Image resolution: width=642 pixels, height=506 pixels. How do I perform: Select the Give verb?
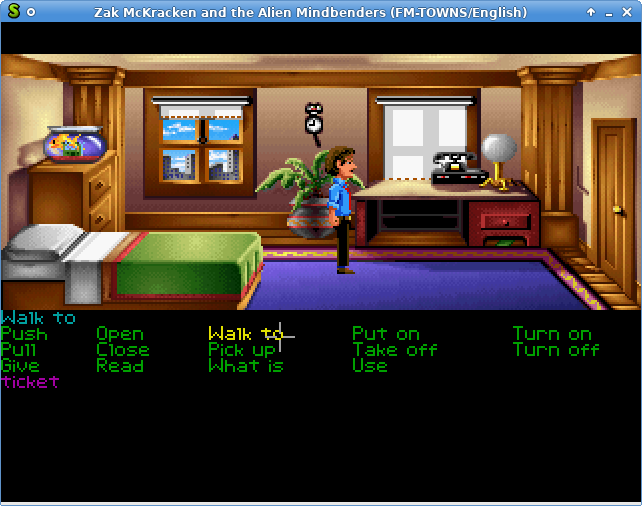tap(20, 366)
